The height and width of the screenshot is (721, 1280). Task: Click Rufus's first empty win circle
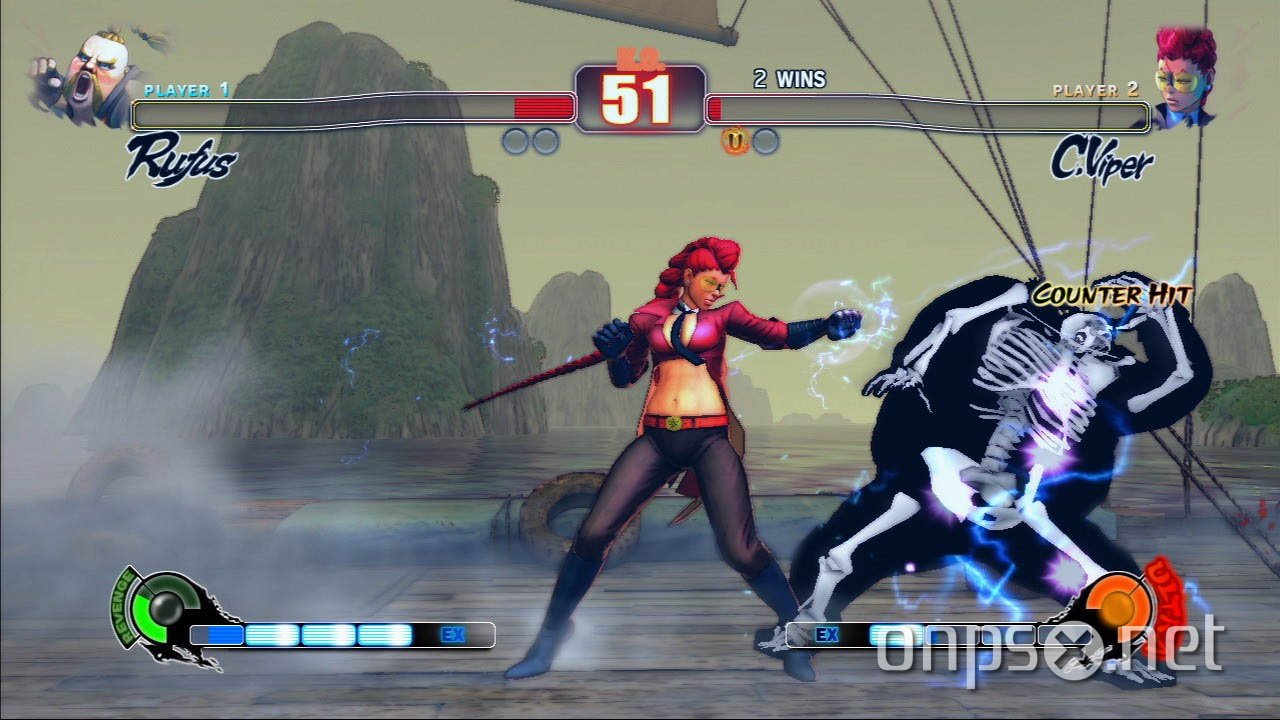pos(515,139)
